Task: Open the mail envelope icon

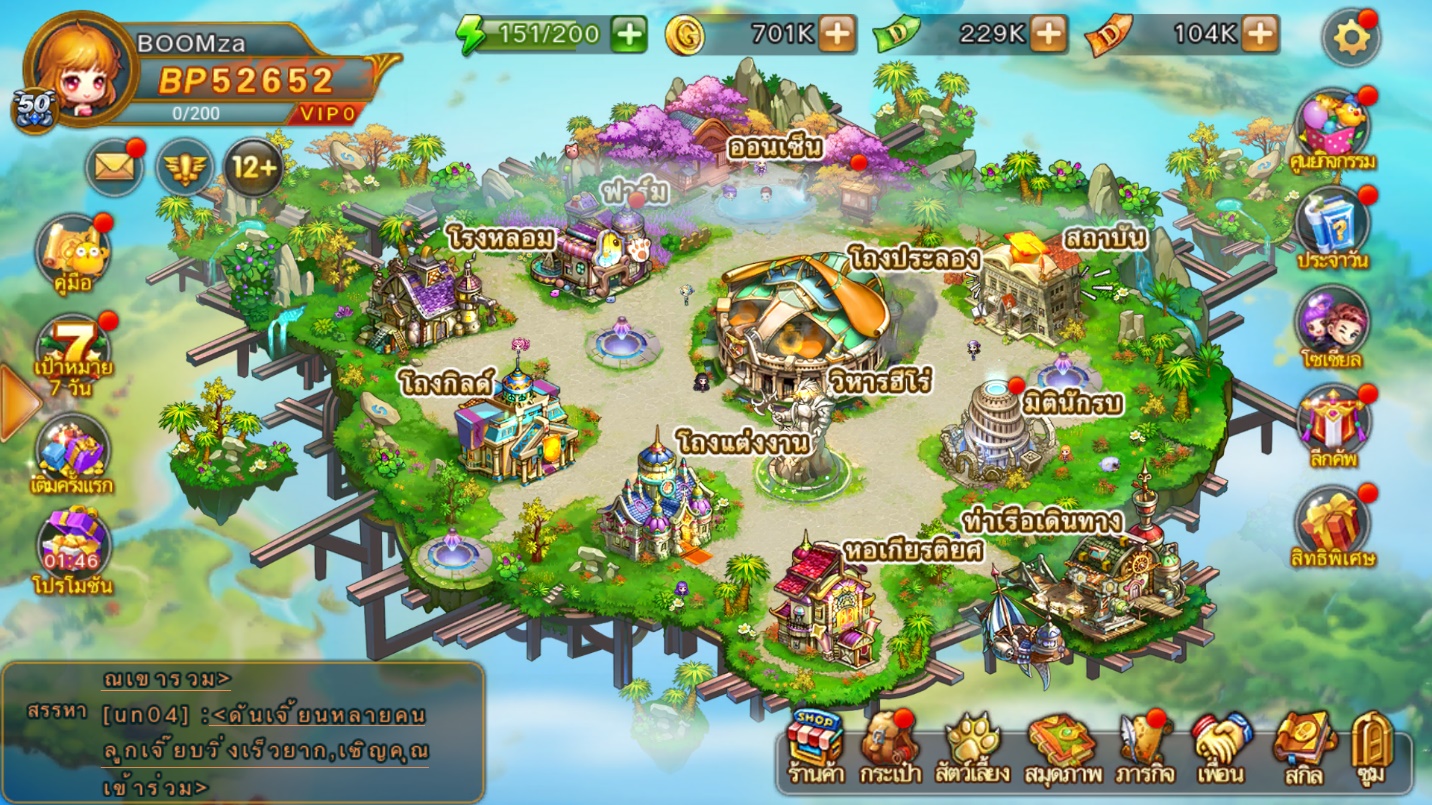Action: 115,166
